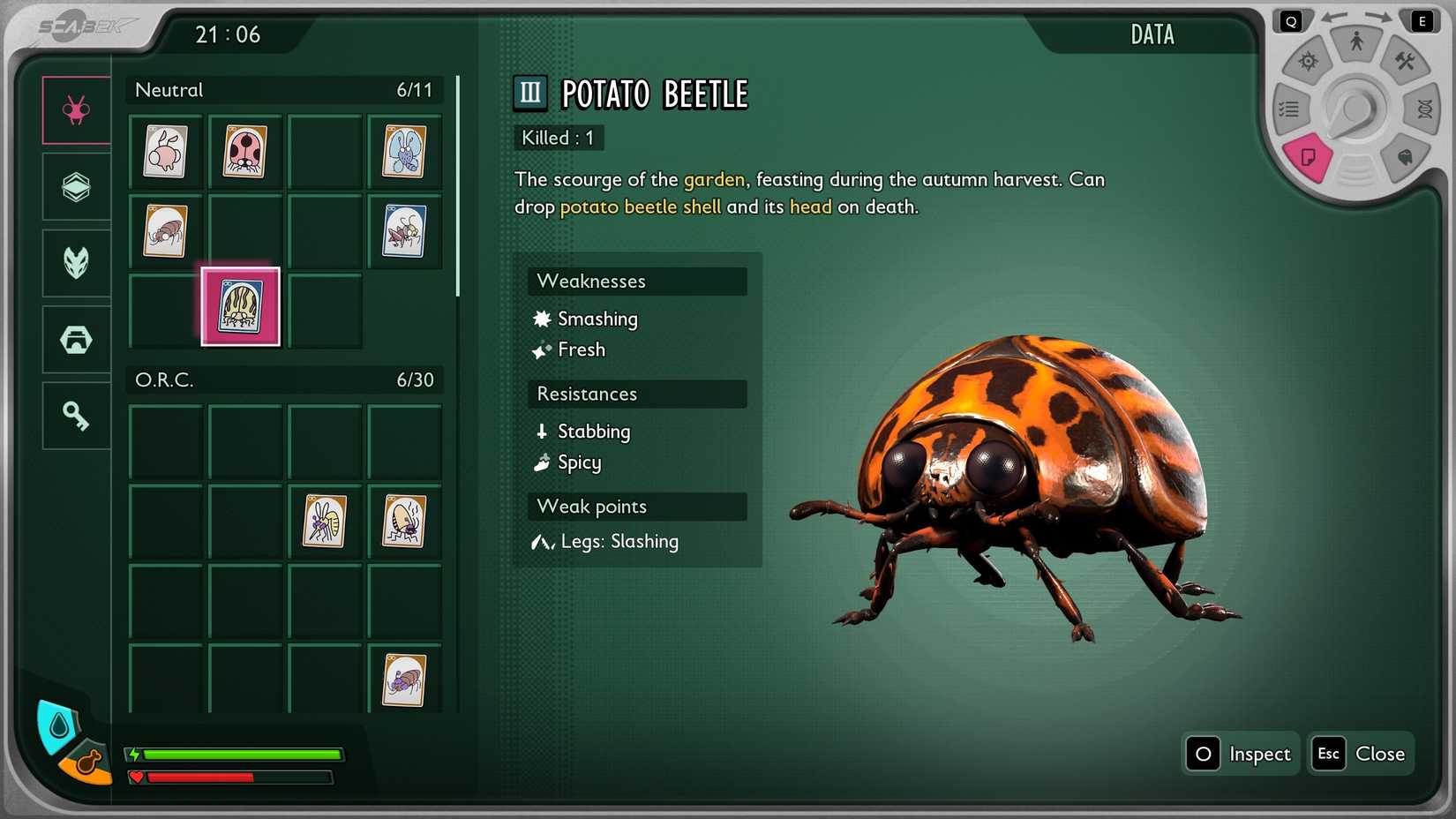This screenshot has width=1456, height=819.
Task: Switch to the DATA tab
Action: pos(1152,34)
